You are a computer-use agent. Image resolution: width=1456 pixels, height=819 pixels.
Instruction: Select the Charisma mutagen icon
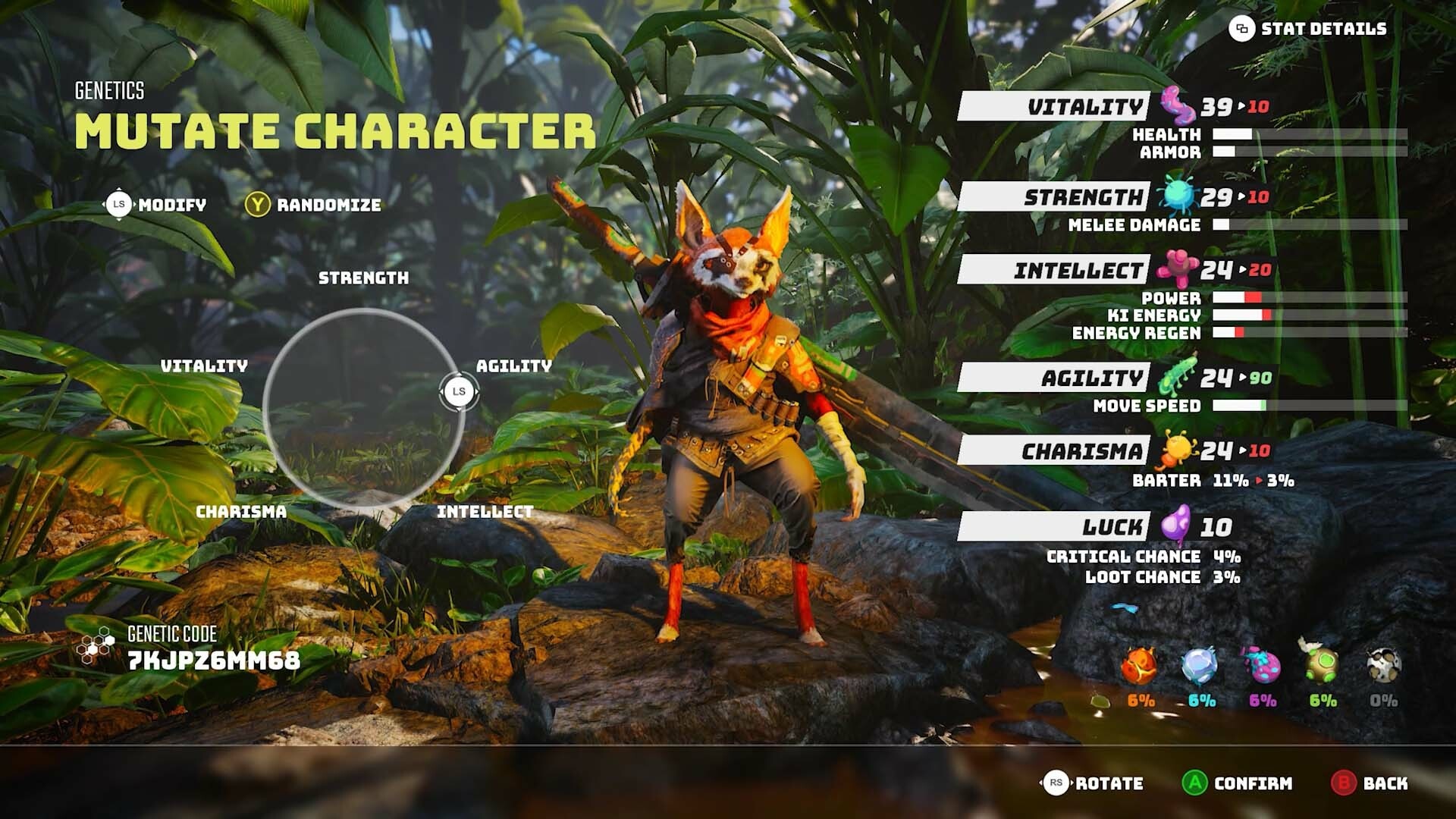1178,449
